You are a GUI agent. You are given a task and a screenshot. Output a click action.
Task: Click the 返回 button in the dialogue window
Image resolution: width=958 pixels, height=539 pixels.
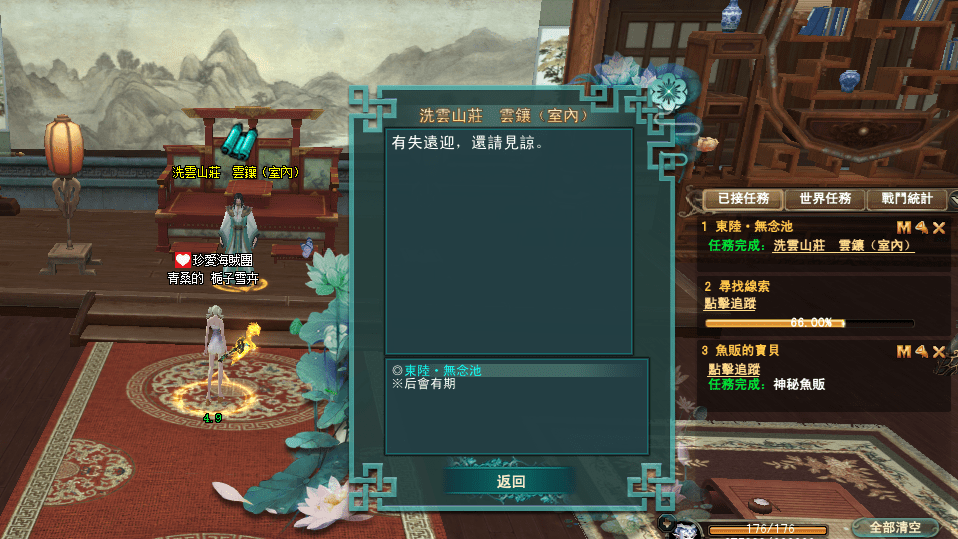coord(510,481)
